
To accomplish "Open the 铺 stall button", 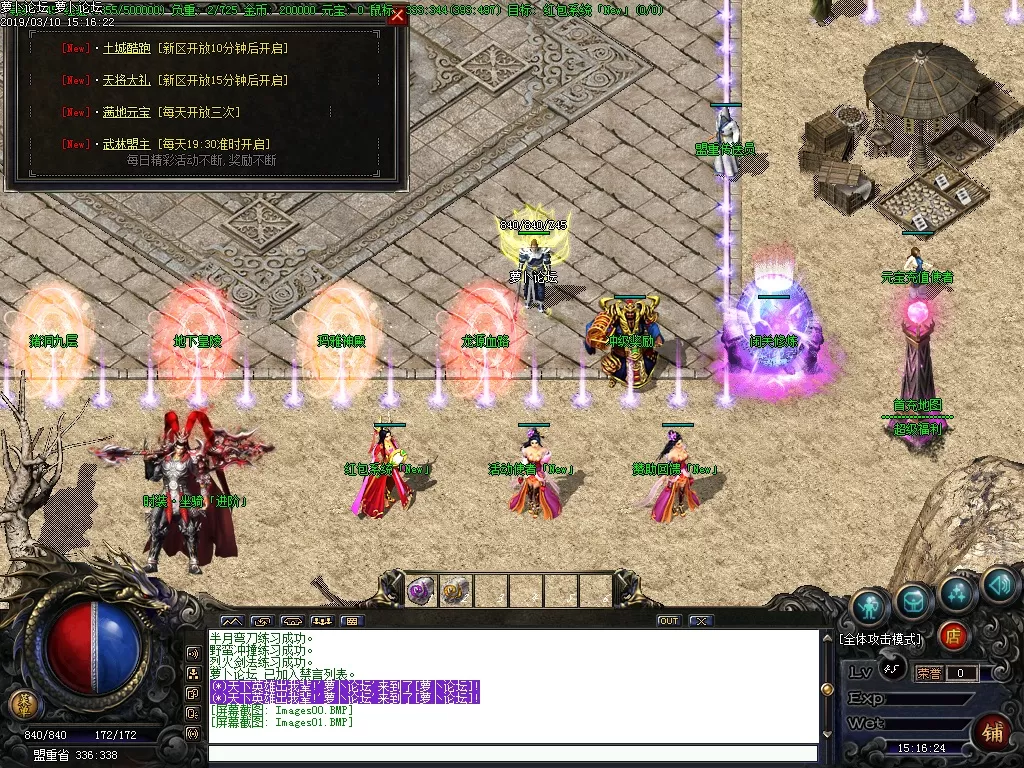I will (994, 731).
